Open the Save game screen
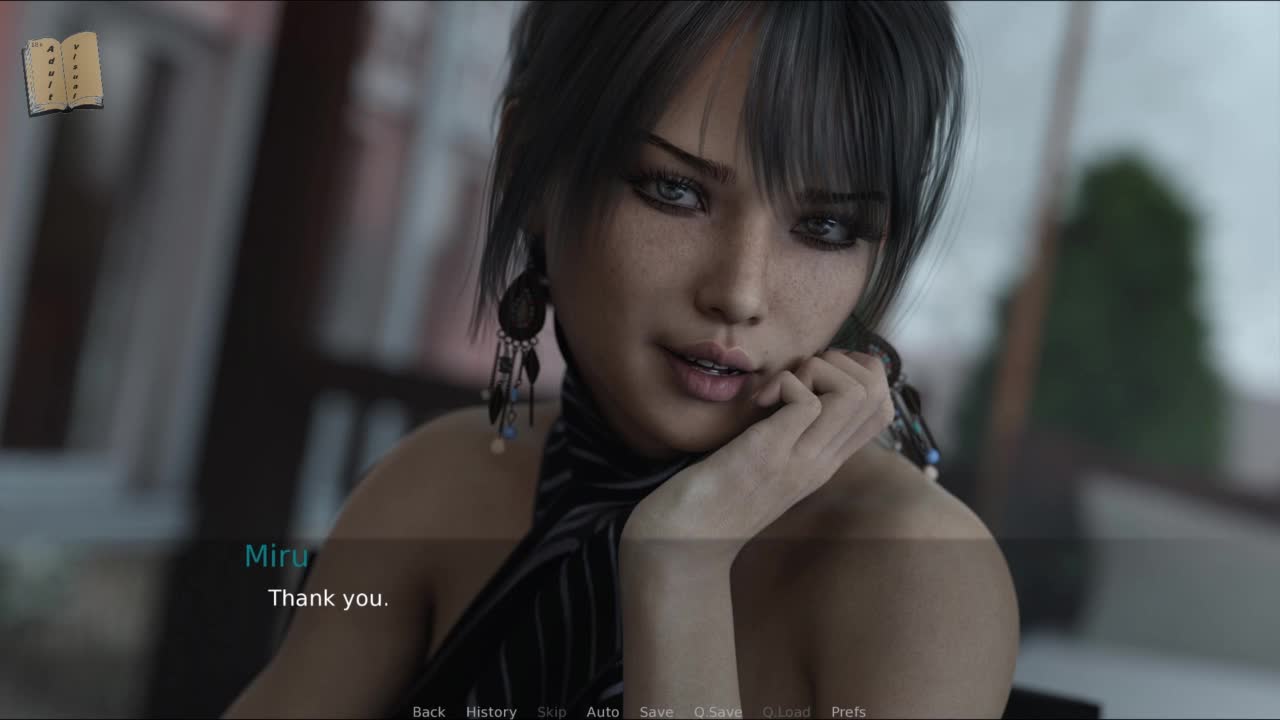This screenshot has height=720, width=1280. (x=656, y=711)
